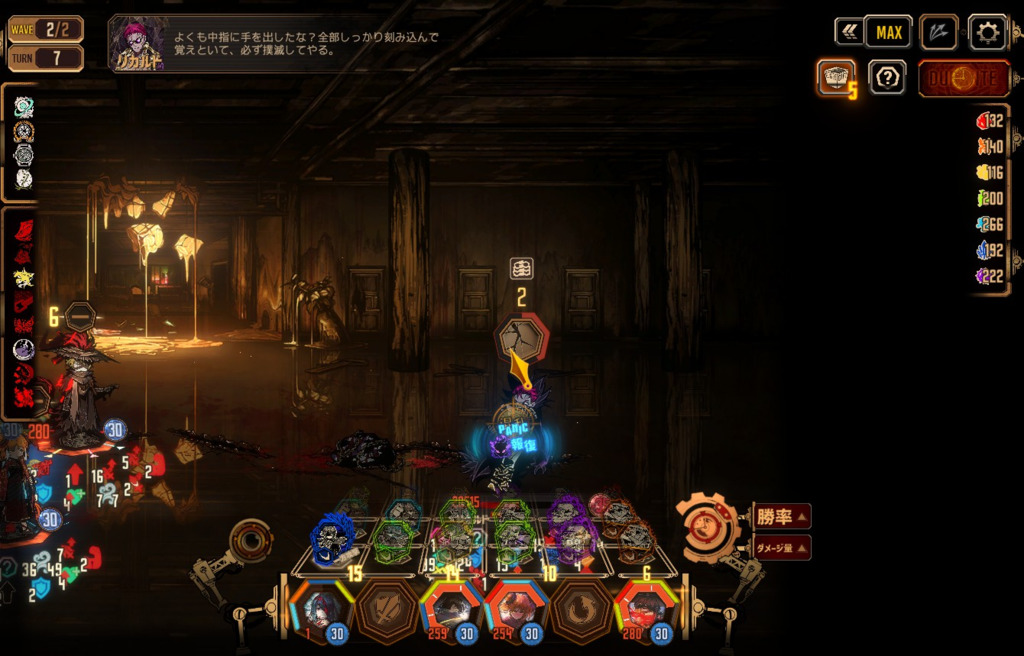Open the gear settings menu
1024x656 pixels.
point(987,33)
